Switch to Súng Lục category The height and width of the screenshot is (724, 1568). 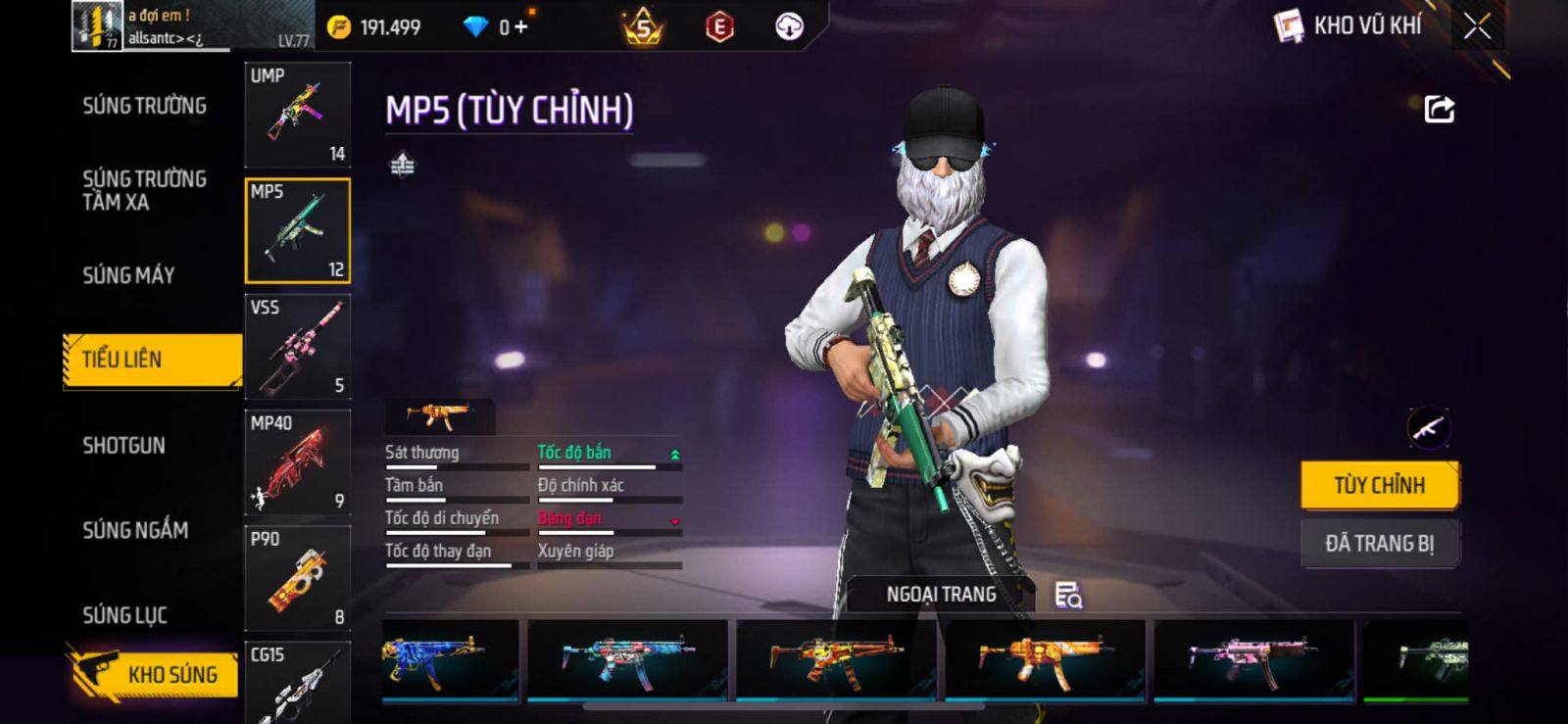(124, 615)
